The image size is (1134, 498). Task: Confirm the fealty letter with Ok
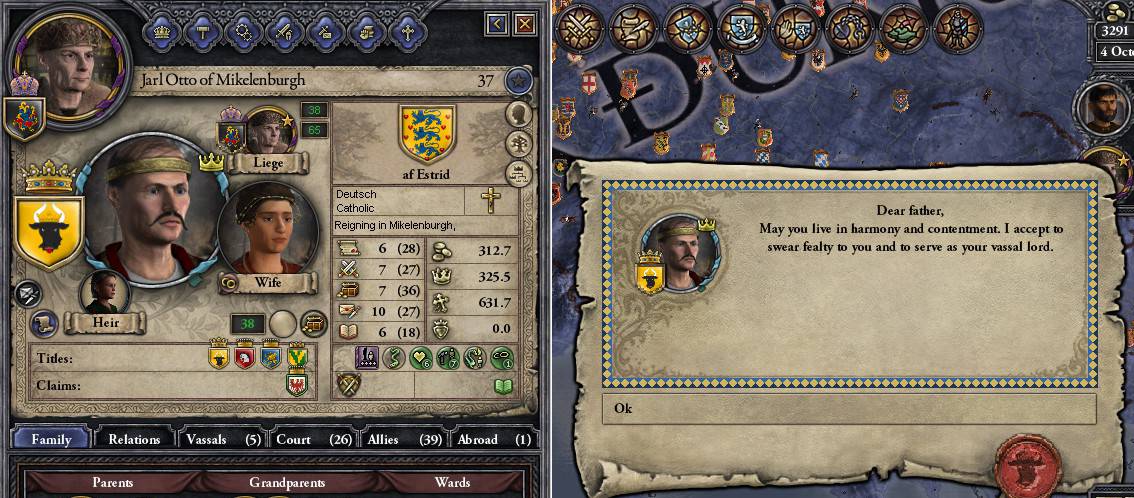tap(848, 408)
